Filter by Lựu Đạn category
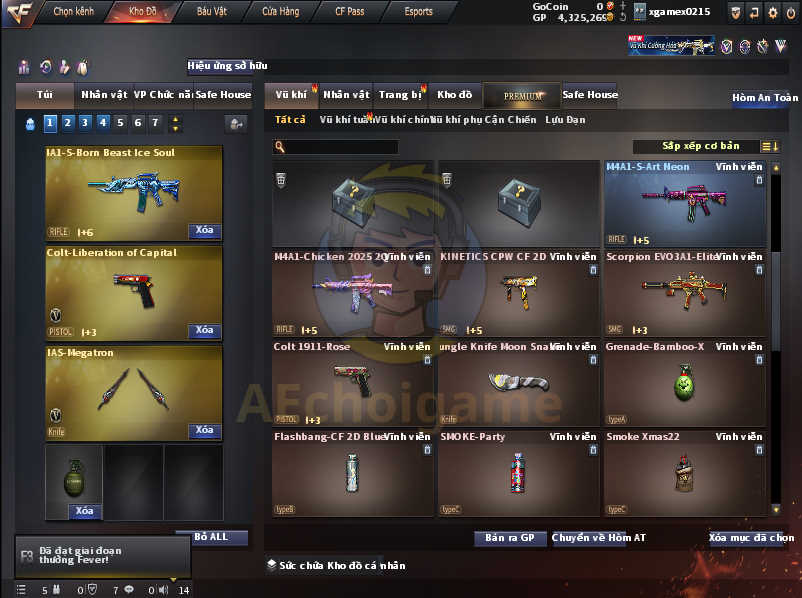Image resolution: width=802 pixels, height=598 pixels. point(565,120)
